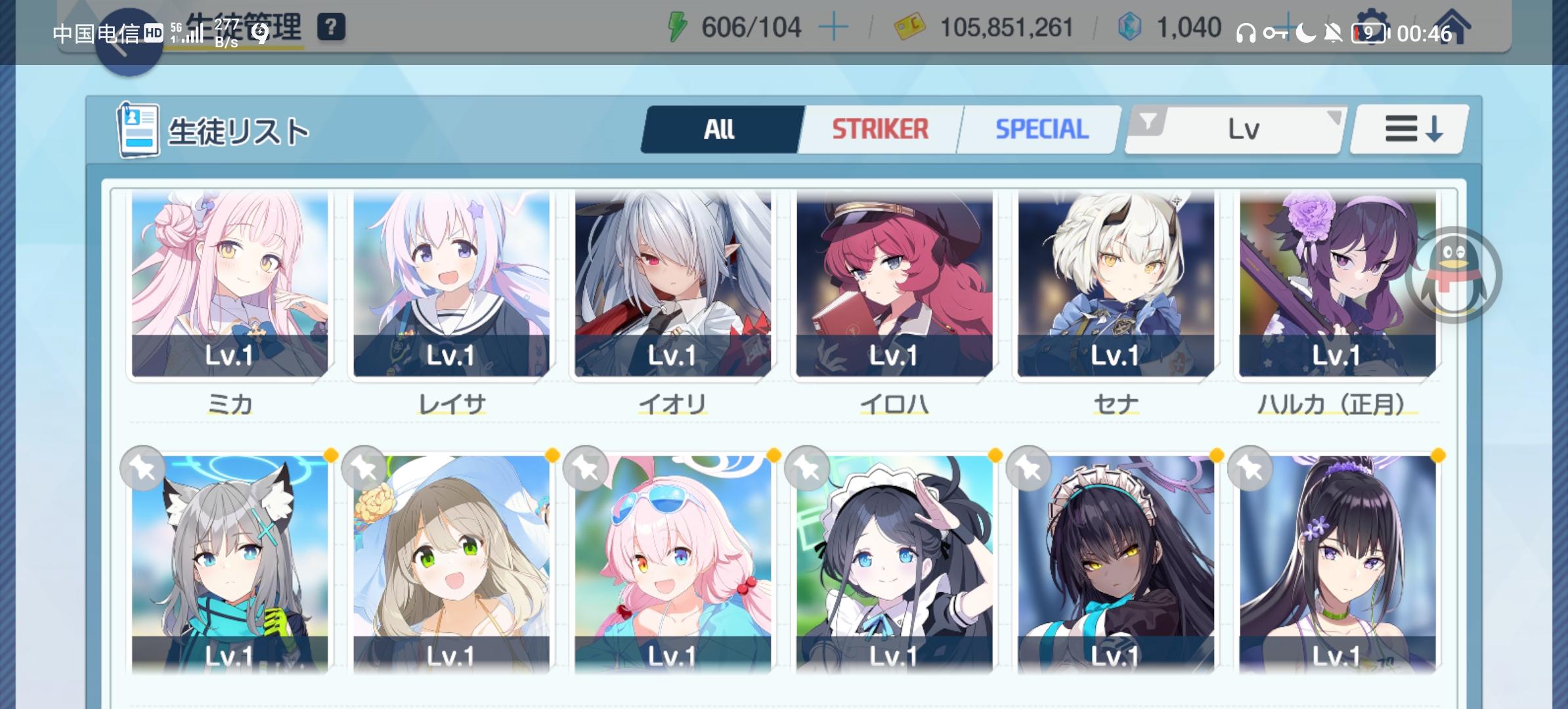The width and height of the screenshot is (1568, 709).
Task: Tap the + next to the AP counter
Action: [x=833, y=27]
